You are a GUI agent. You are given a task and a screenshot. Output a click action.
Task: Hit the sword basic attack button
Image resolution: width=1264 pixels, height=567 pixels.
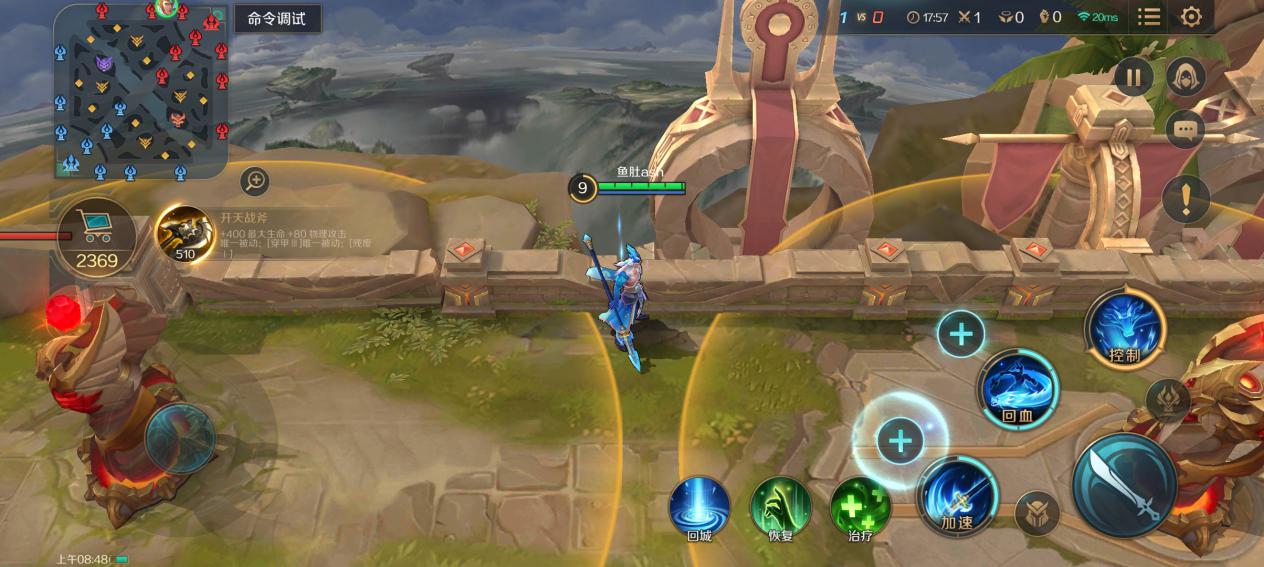click(x=1124, y=485)
